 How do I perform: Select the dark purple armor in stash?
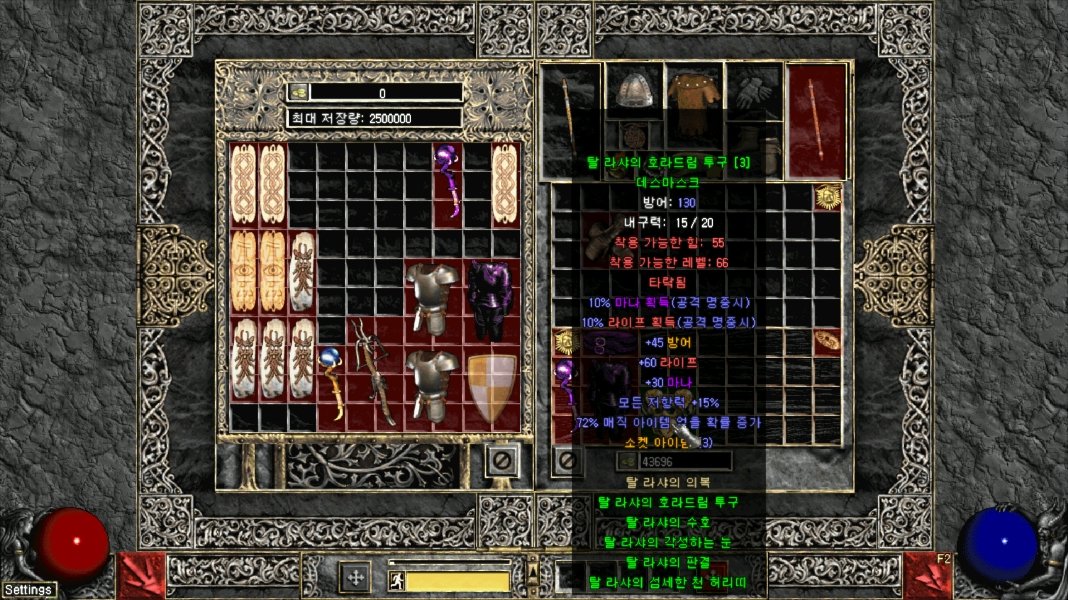(490, 300)
